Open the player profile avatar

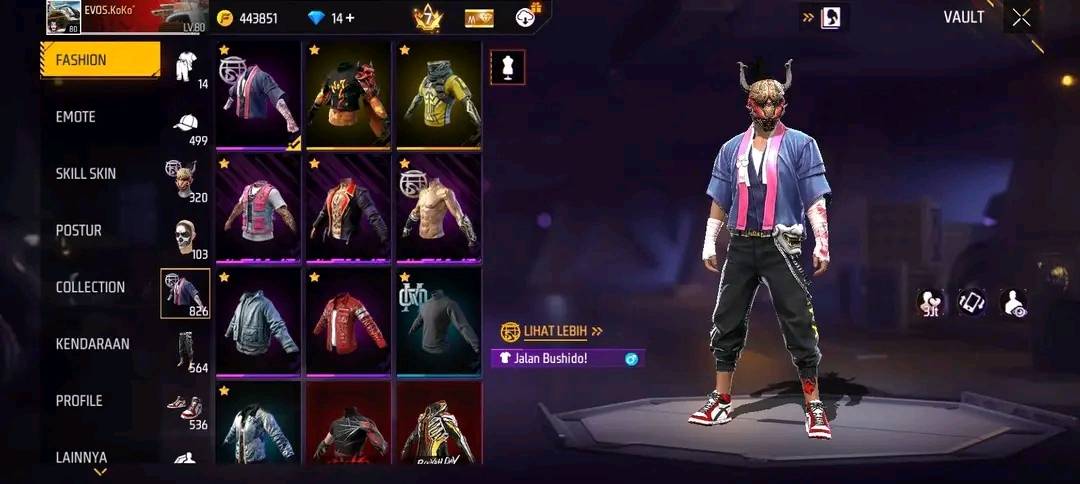[x=63, y=16]
